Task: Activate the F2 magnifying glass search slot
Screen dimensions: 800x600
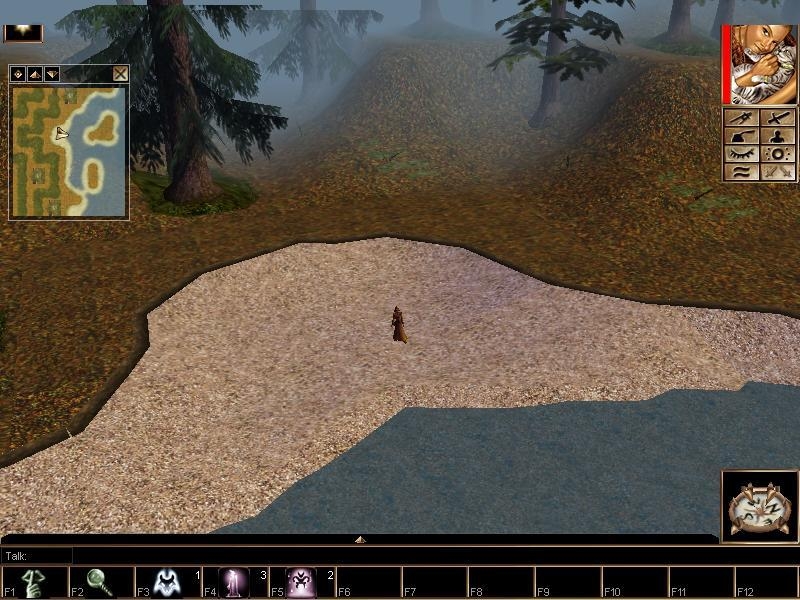Action: (100, 582)
